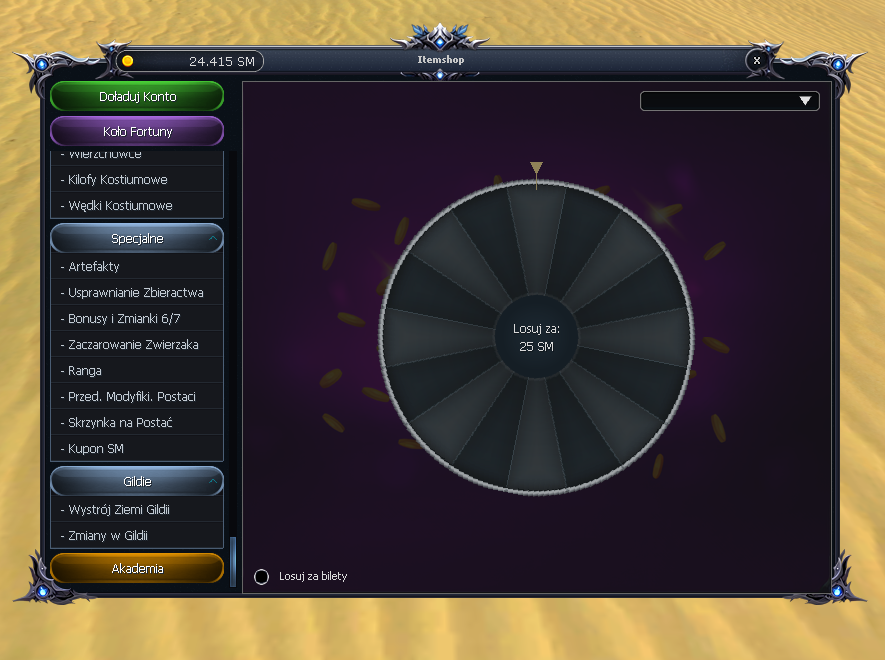Select the Kilofy Kostiumowe category
The width and height of the screenshot is (885, 660).
click(118, 180)
